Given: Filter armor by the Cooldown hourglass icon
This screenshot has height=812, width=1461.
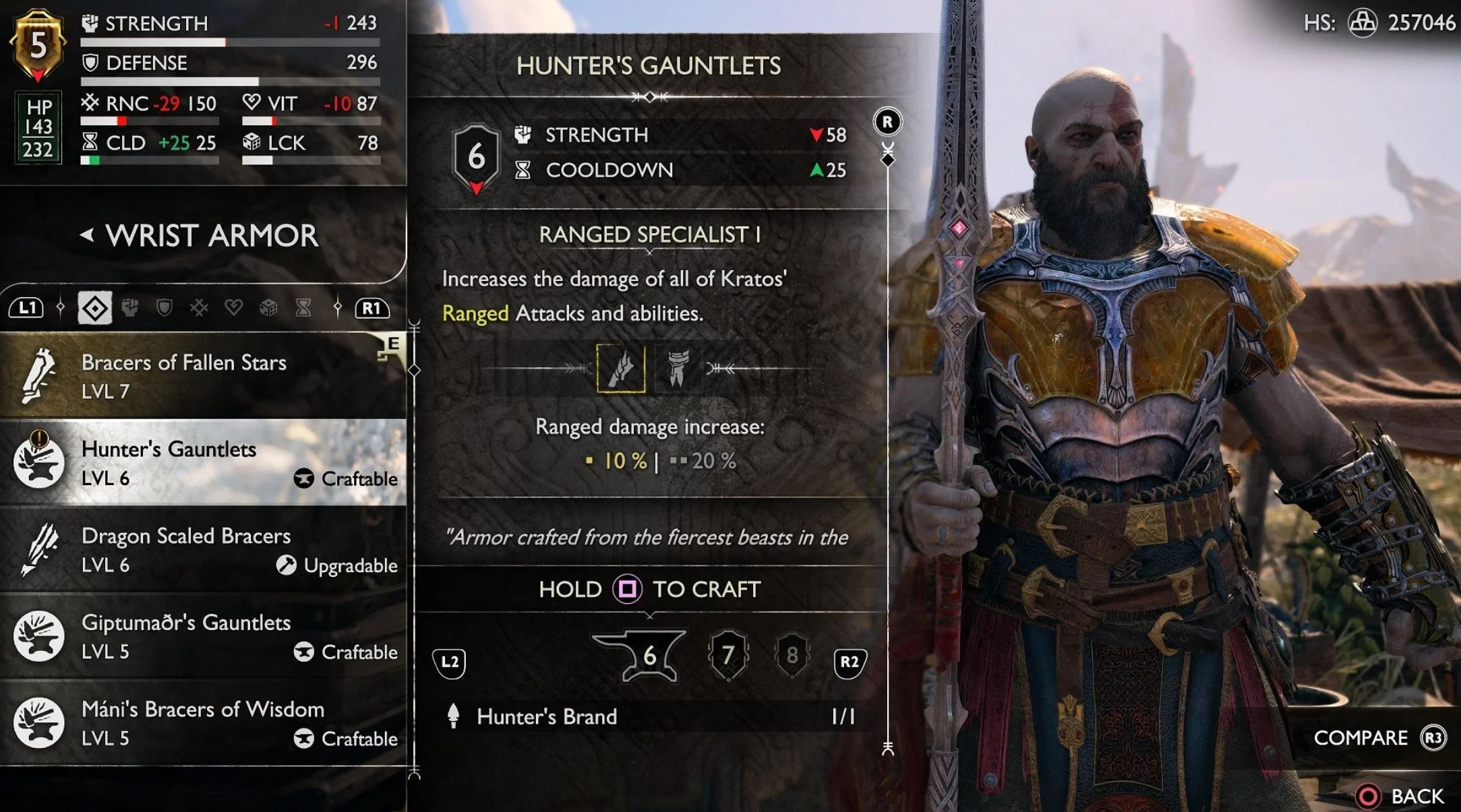Looking at the screenshot, I should (303, 309).
